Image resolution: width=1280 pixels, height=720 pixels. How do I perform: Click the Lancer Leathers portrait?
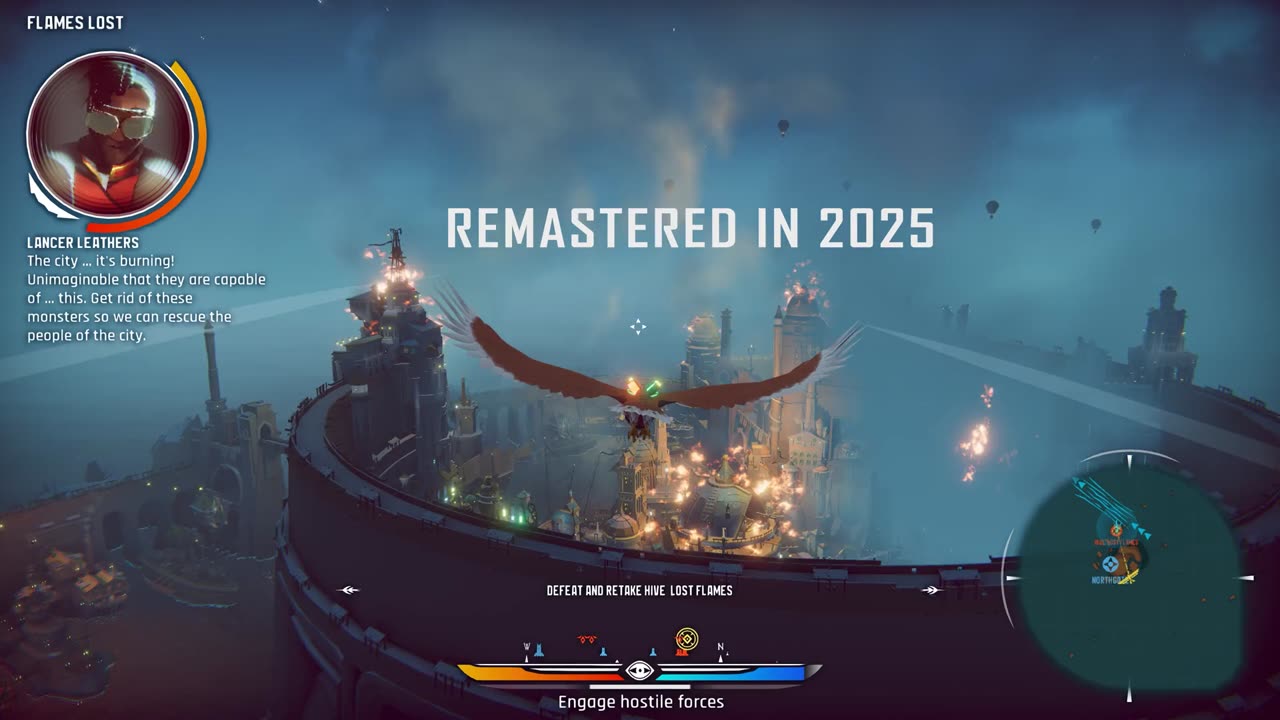click(109, 133)
